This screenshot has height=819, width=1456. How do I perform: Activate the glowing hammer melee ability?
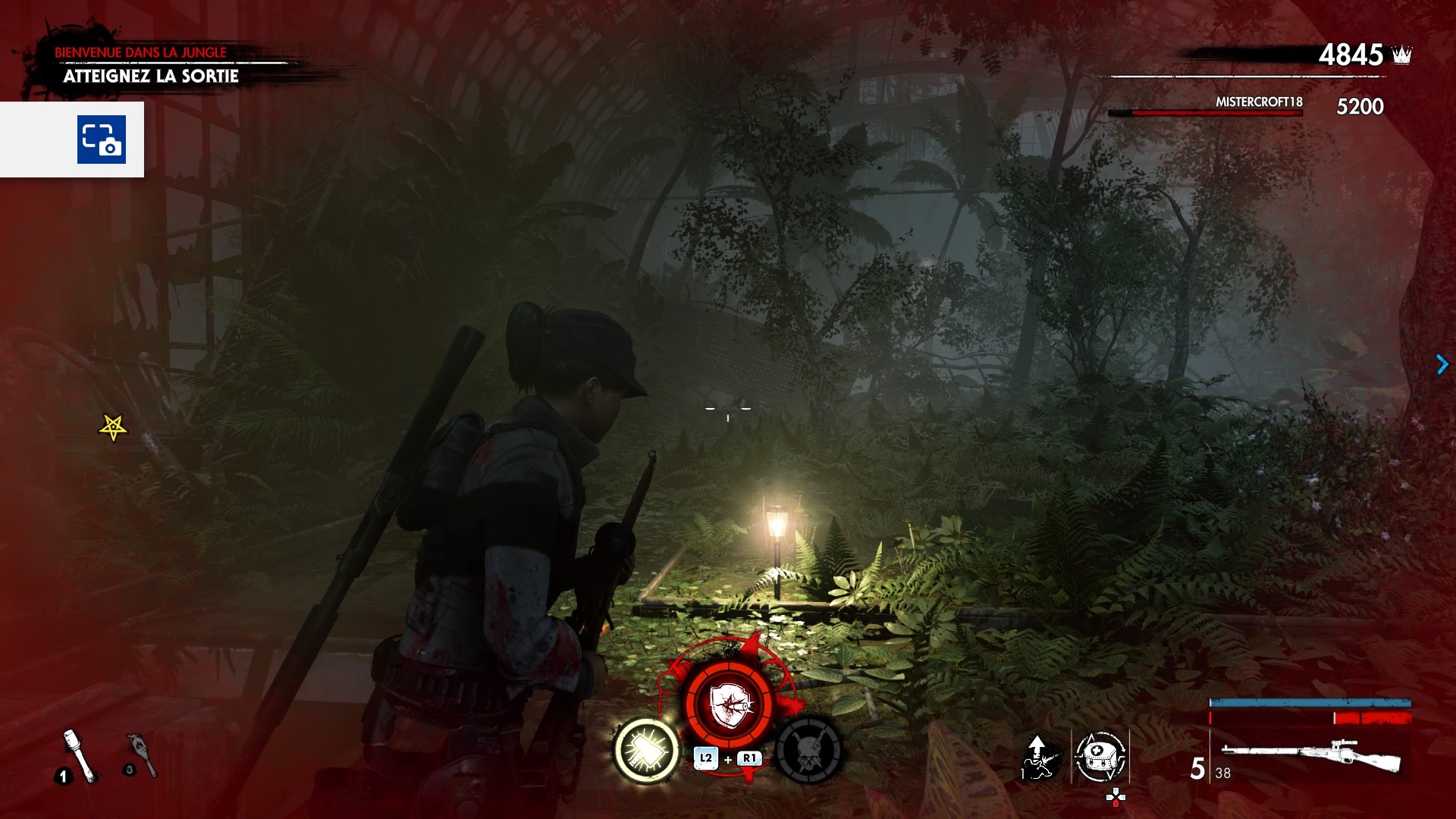click(x=646, y=750)
